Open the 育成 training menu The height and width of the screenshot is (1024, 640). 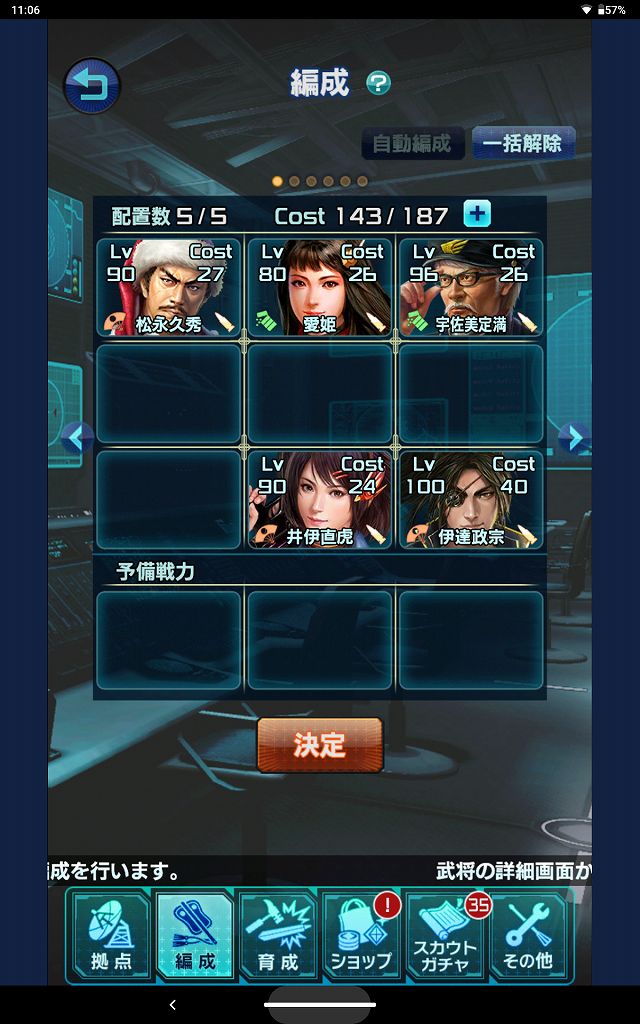click(277, 936)
